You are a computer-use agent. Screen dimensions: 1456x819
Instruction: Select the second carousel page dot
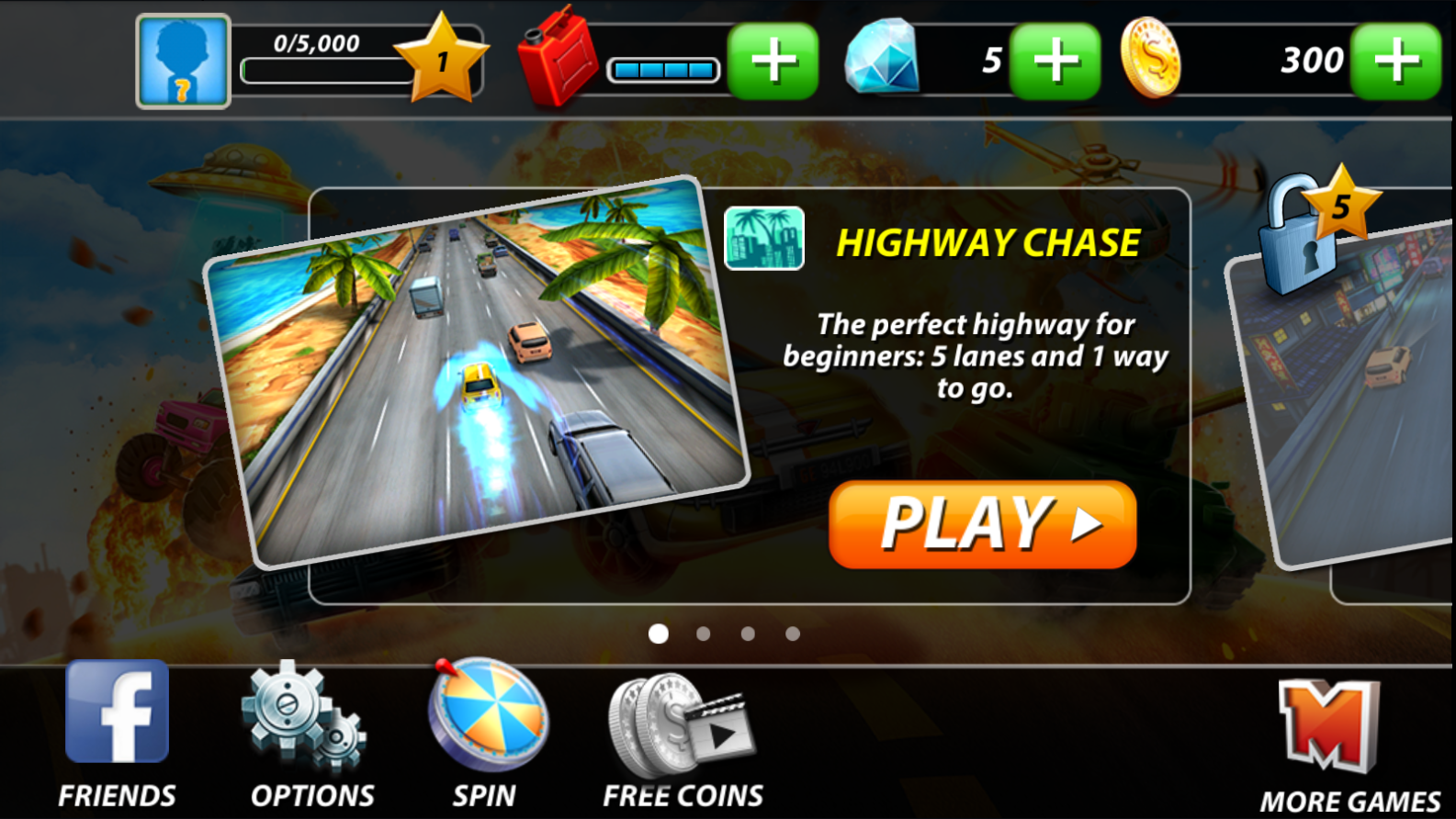(703, 633)
